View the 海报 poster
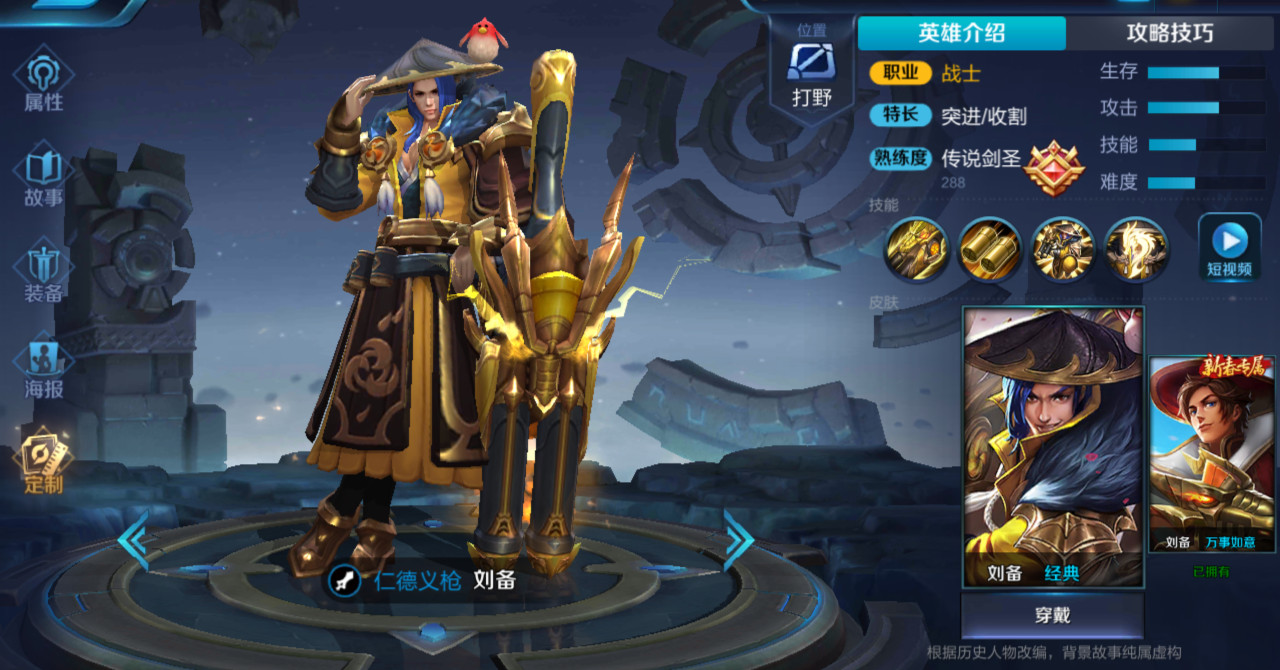This screenshot has height=670, width=1280. [x=44, y=368]
